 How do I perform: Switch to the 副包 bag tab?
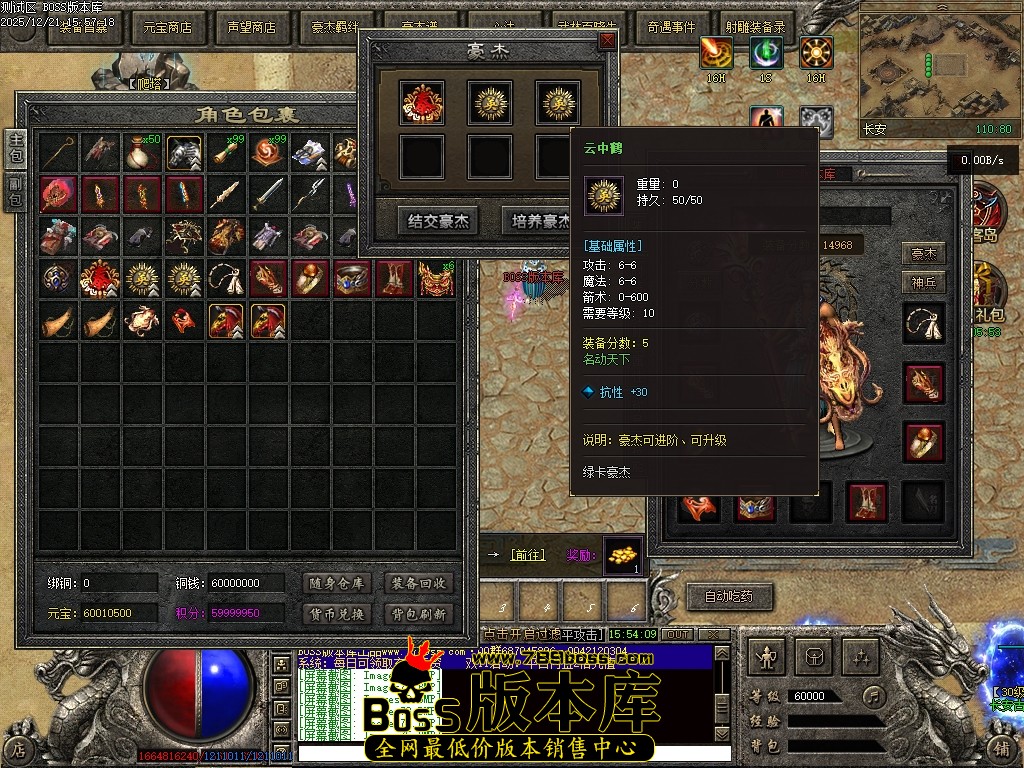15,193
